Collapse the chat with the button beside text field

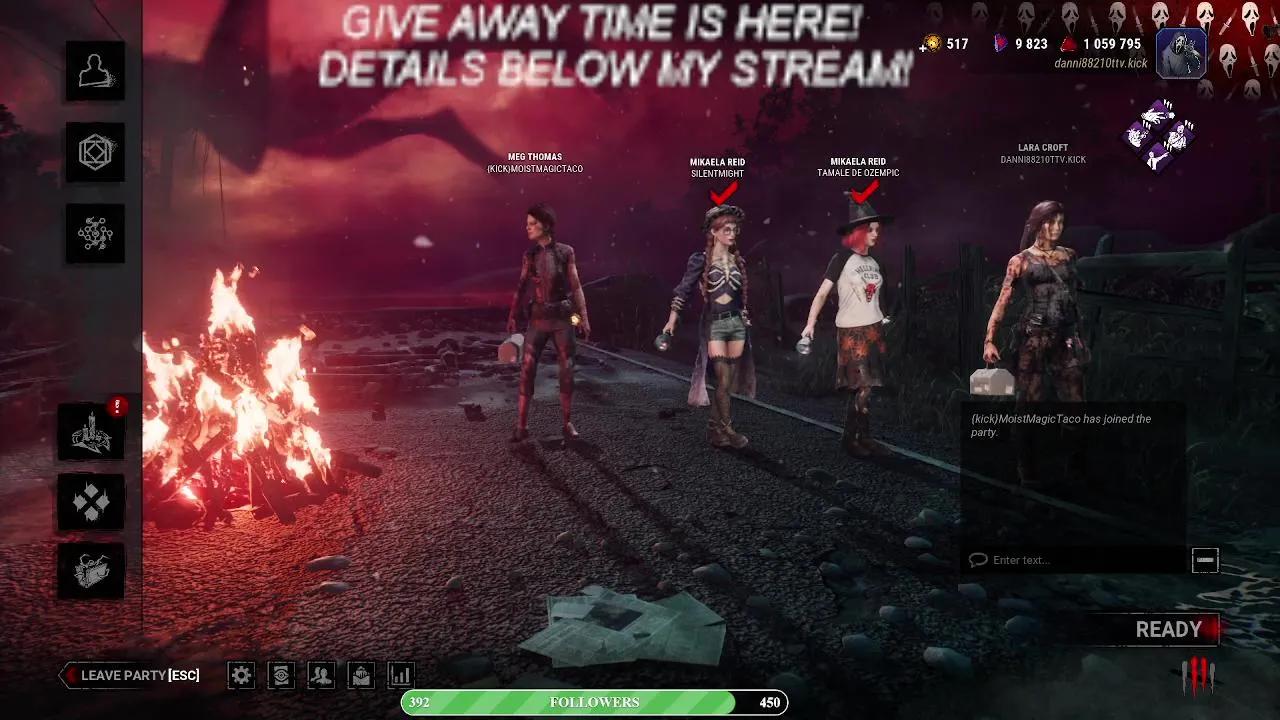(x=1205, y=560)
